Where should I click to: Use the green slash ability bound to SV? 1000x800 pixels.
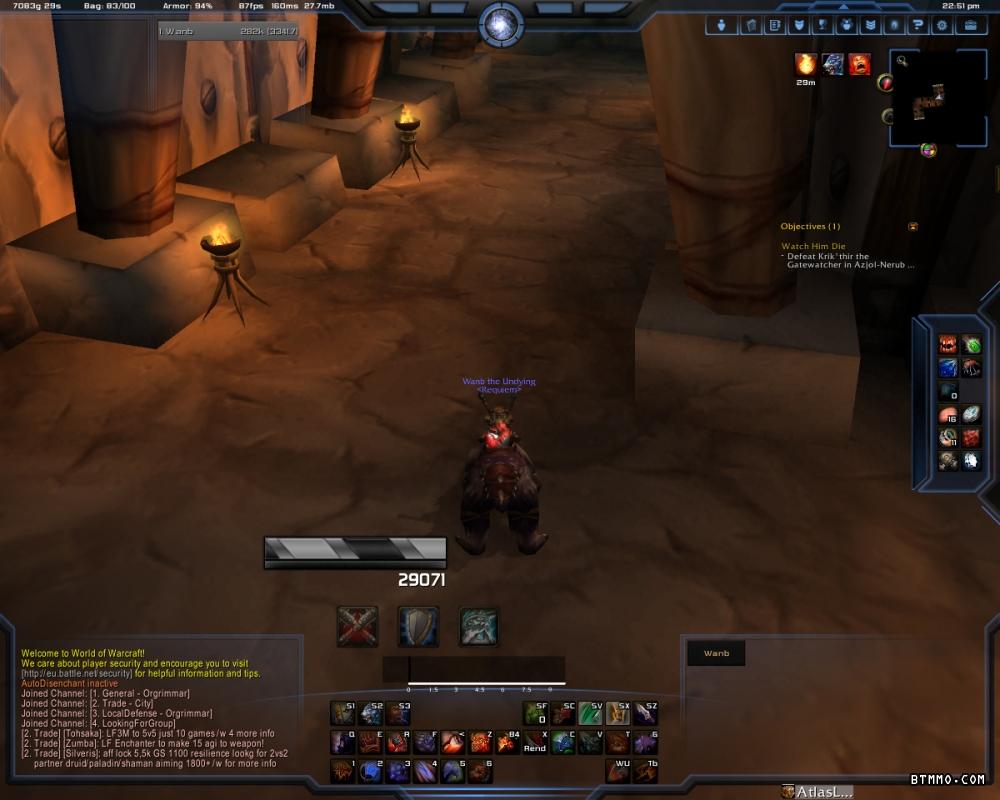[590, 713]
